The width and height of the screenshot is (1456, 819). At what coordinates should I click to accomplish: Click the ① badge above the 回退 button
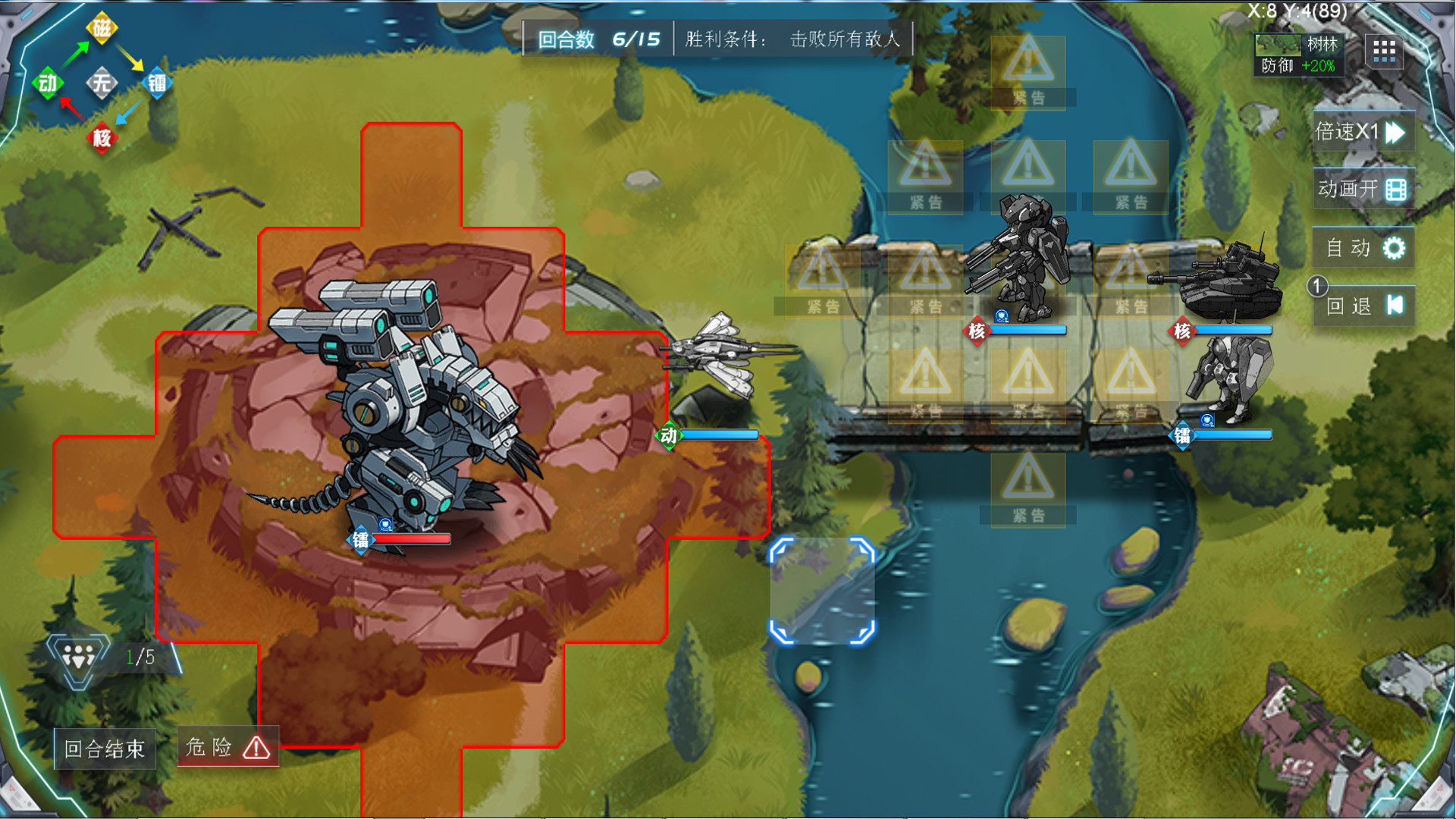coord(1318,287)
